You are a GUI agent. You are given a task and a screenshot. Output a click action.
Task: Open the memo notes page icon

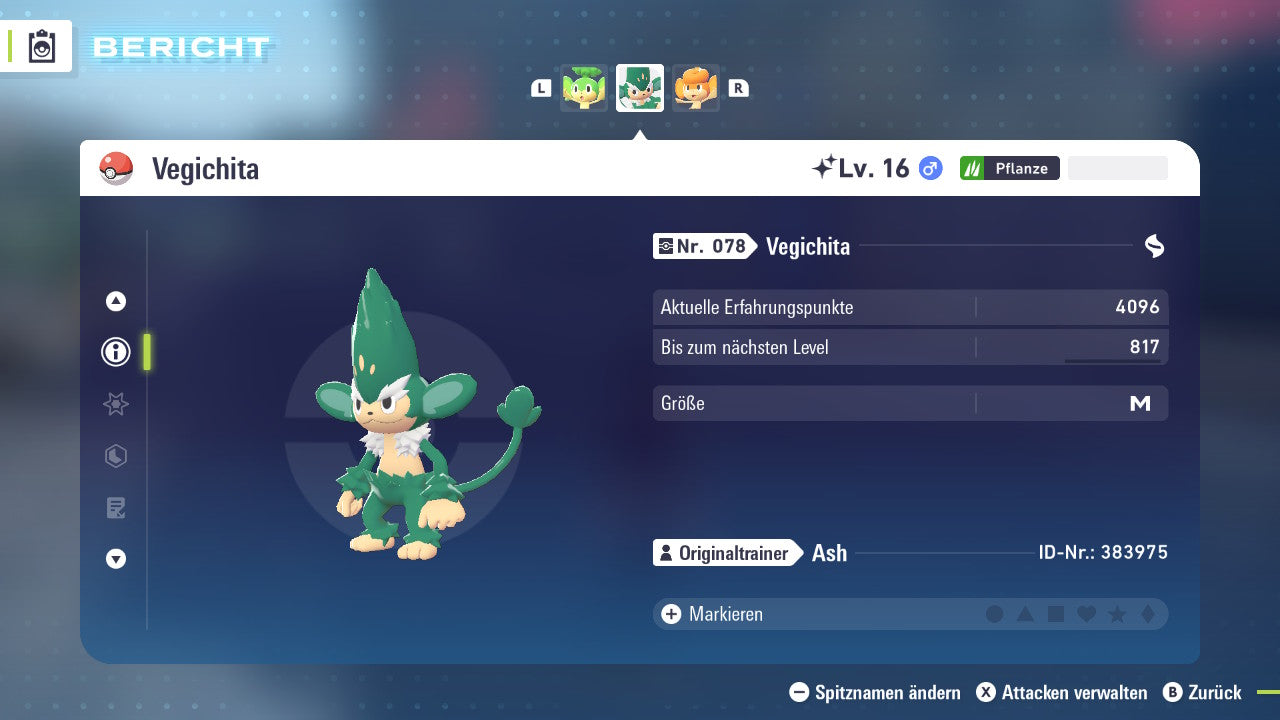115,508
